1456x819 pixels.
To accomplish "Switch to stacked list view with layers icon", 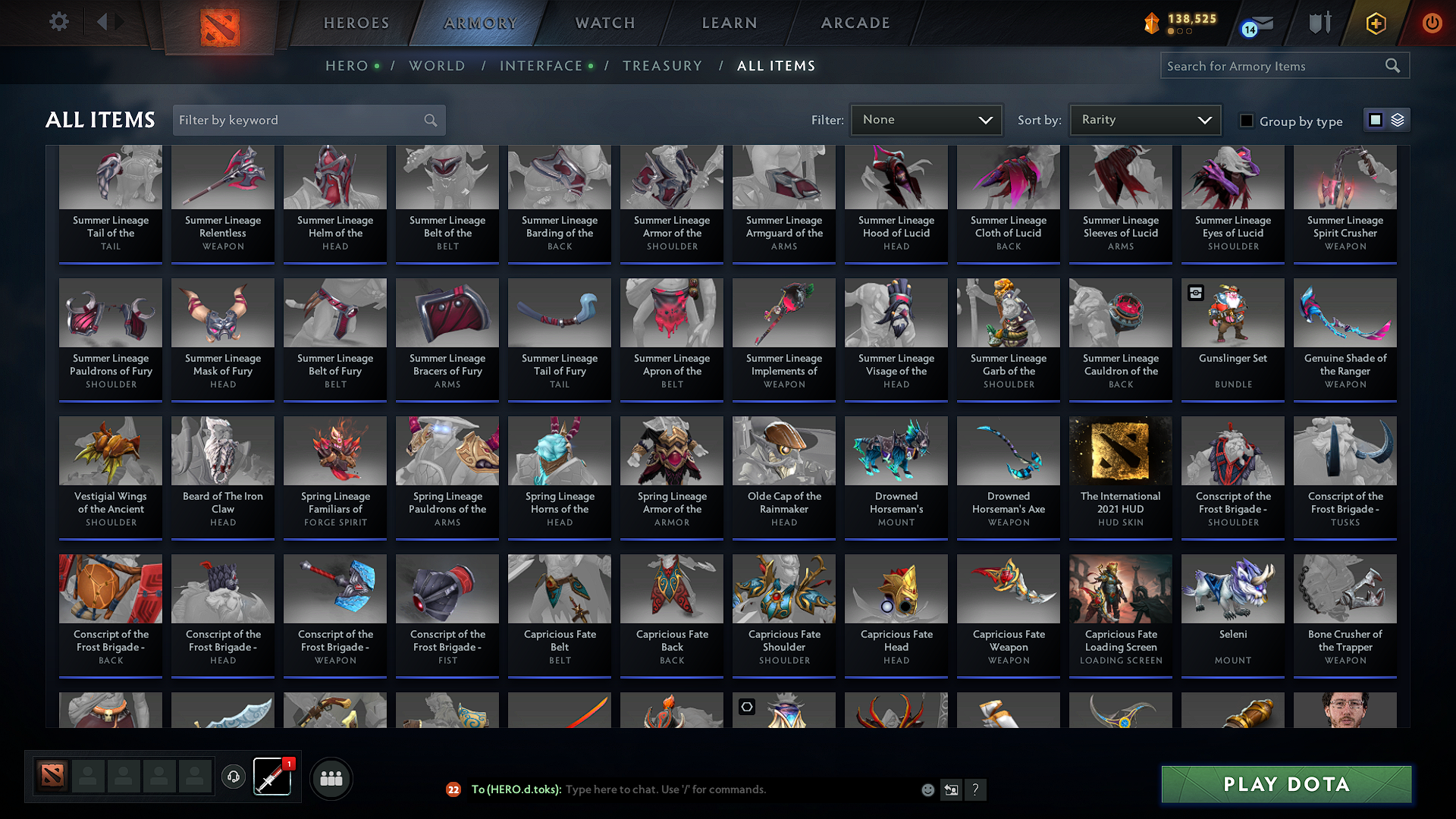I will (1396, 120).
